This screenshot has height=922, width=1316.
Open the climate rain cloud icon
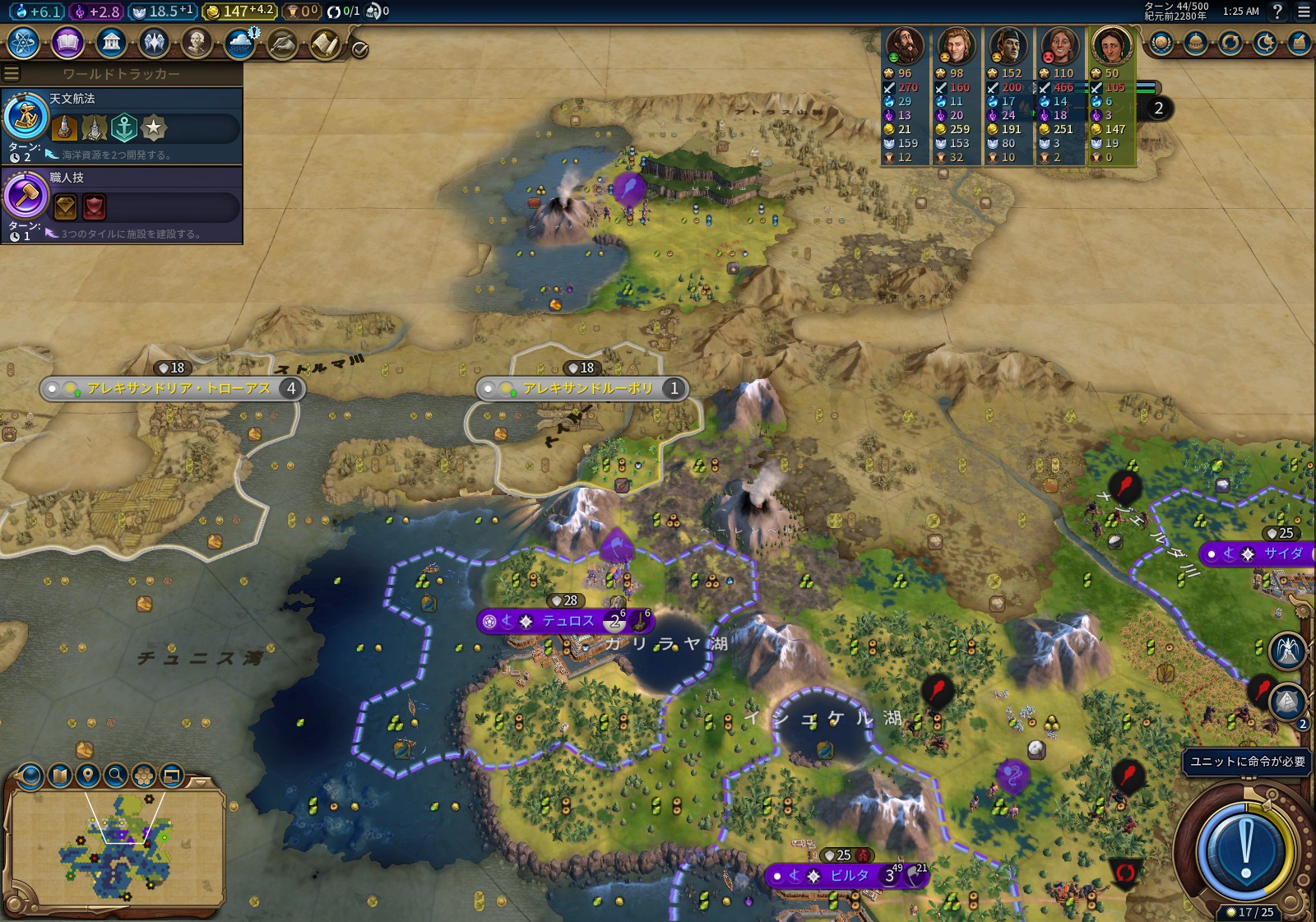pos(240,43)
